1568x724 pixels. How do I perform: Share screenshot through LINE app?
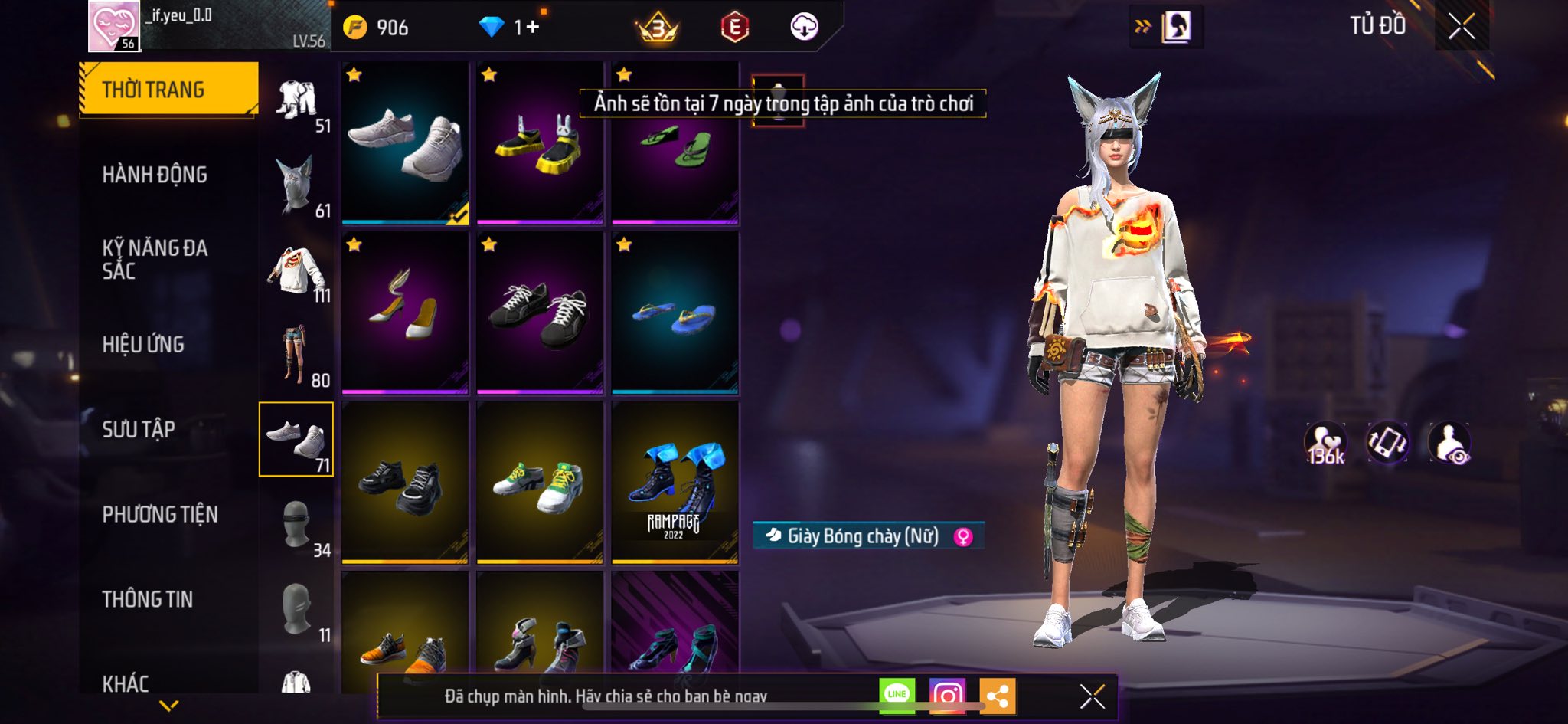pos(897,696)
